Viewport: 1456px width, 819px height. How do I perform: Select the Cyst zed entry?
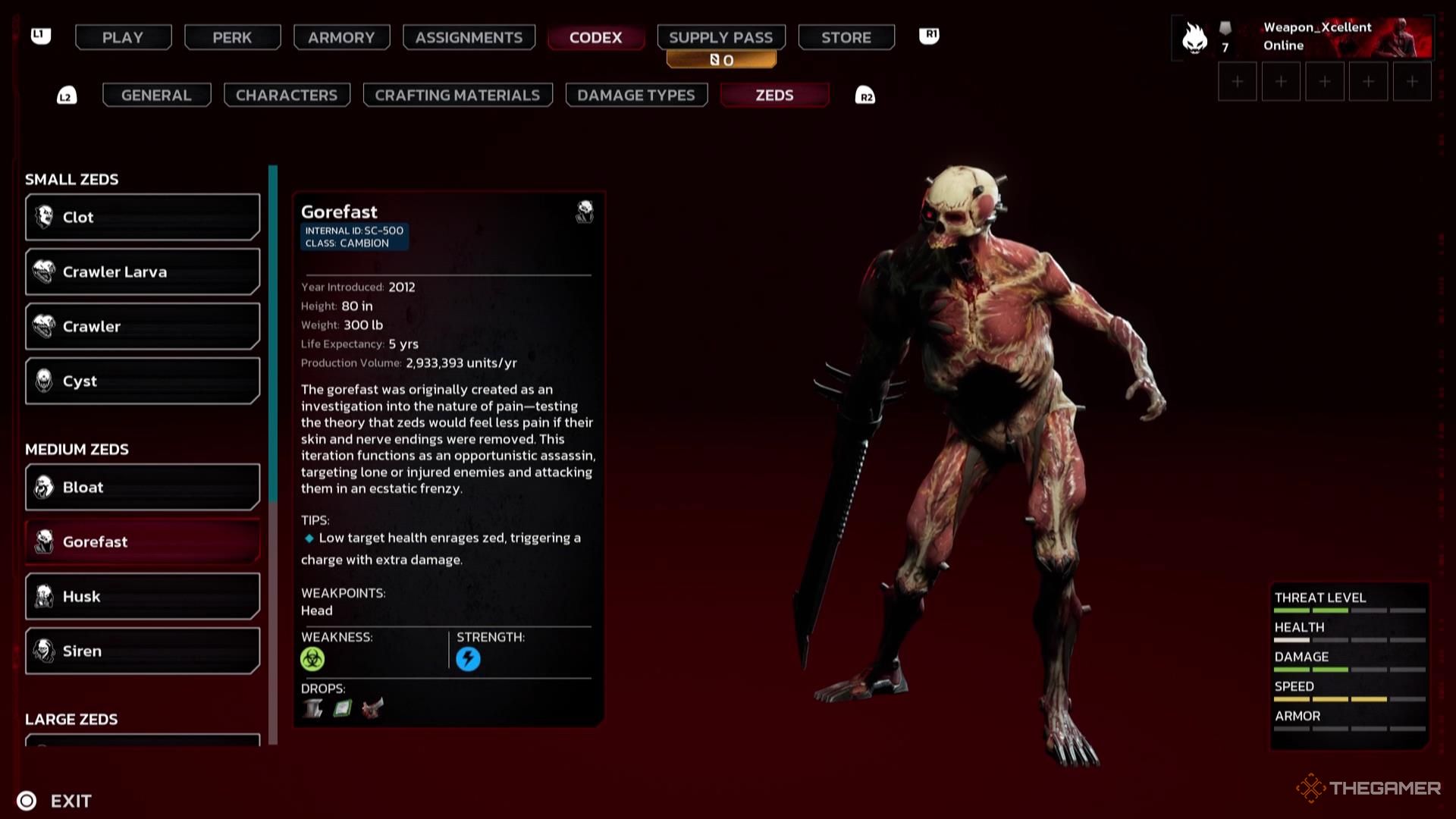pyautogui.click(x=143, y=381)
